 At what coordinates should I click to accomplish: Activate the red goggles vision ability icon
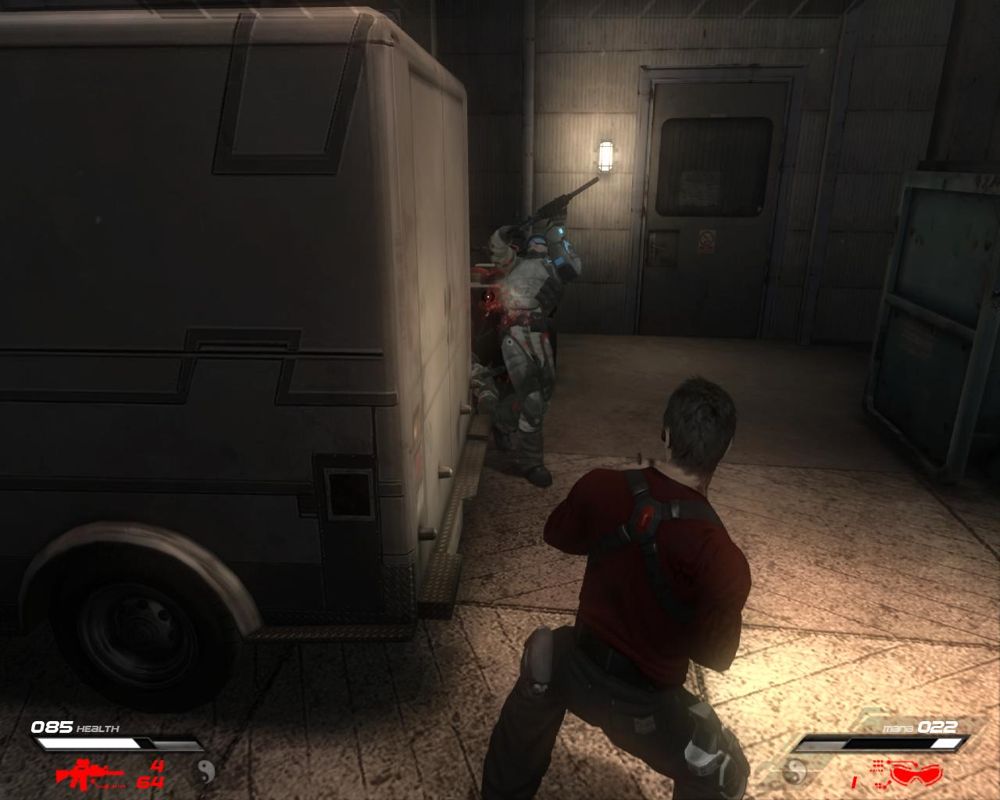pos(915,773)
